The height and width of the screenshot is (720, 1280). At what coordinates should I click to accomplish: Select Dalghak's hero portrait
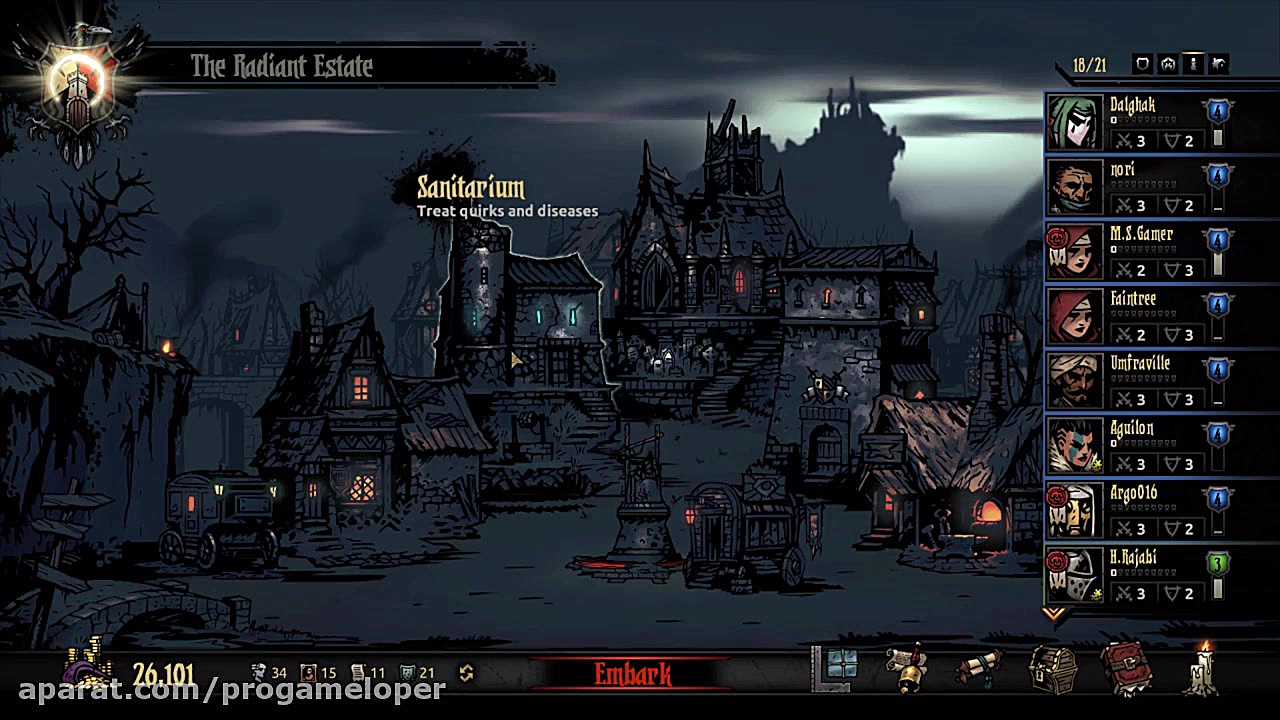point(1075,120)
